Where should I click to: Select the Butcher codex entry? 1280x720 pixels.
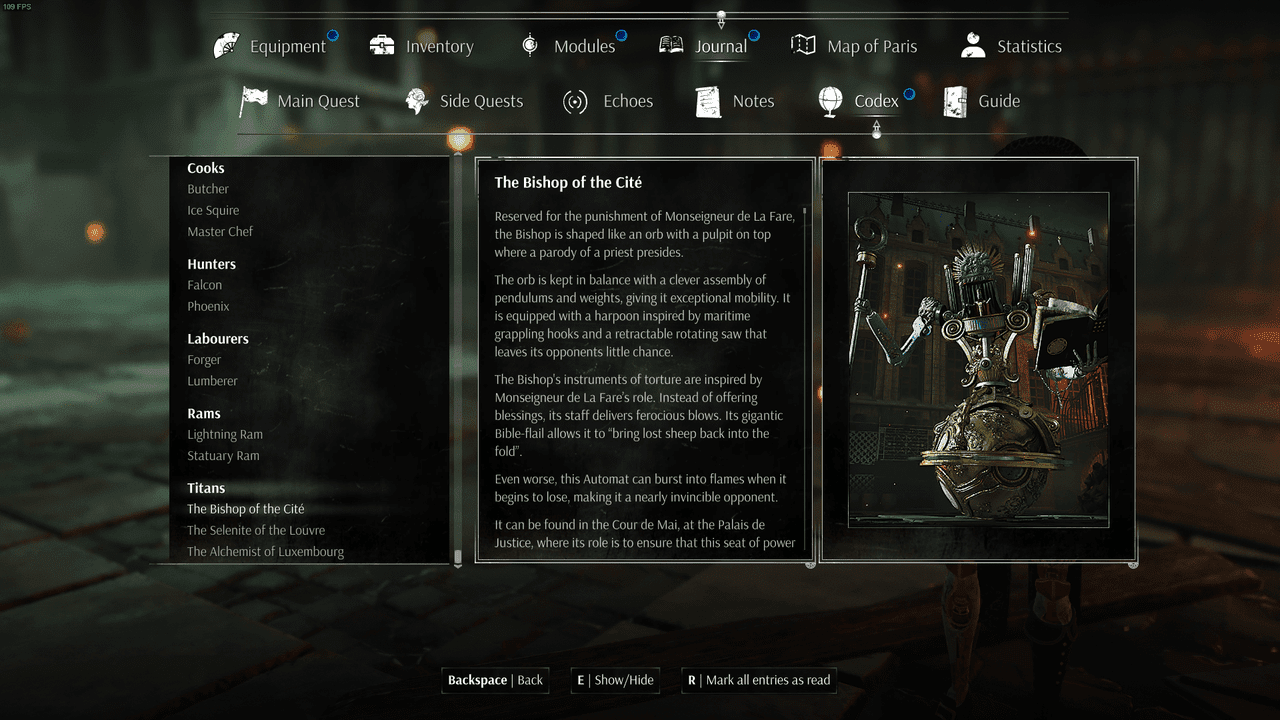tap(208, 189)
